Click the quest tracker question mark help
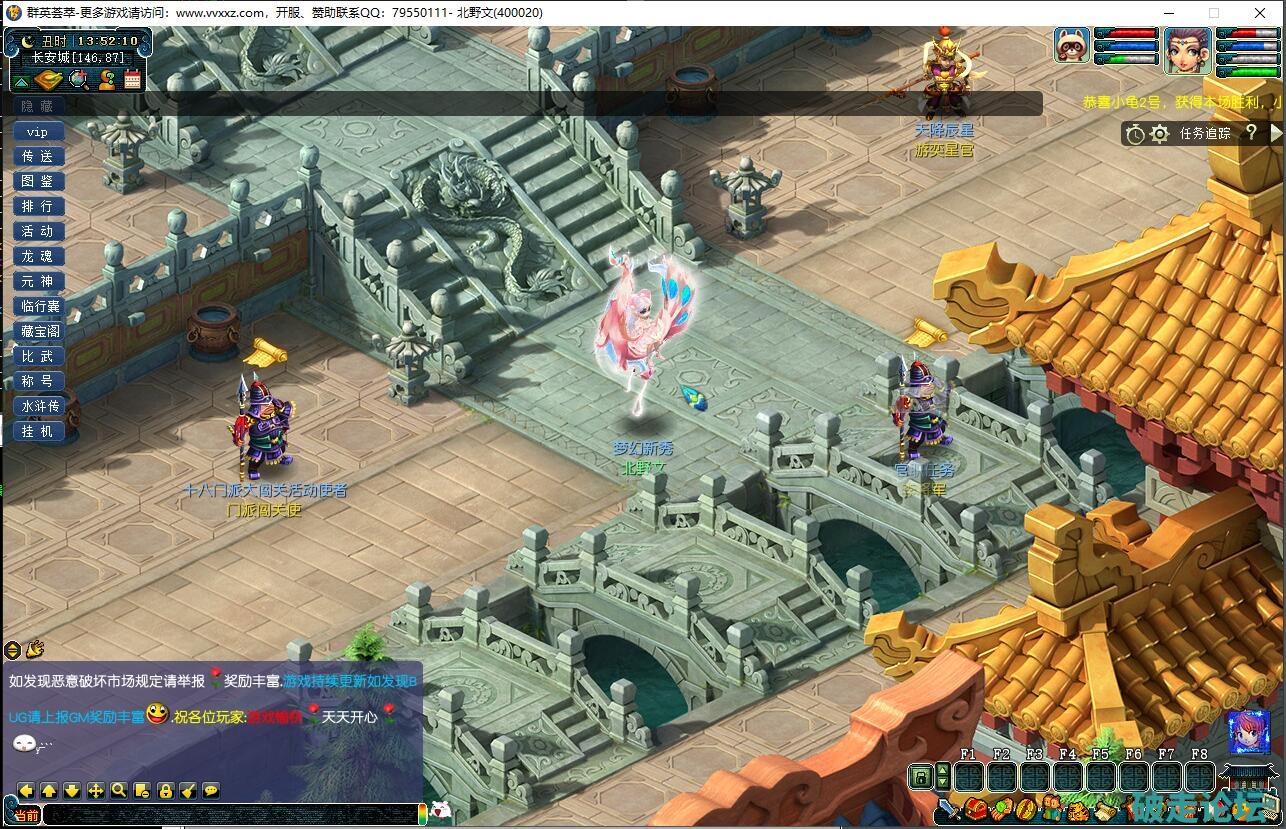This screenshot has width=1286, height=829. [x=1250, y=133]
